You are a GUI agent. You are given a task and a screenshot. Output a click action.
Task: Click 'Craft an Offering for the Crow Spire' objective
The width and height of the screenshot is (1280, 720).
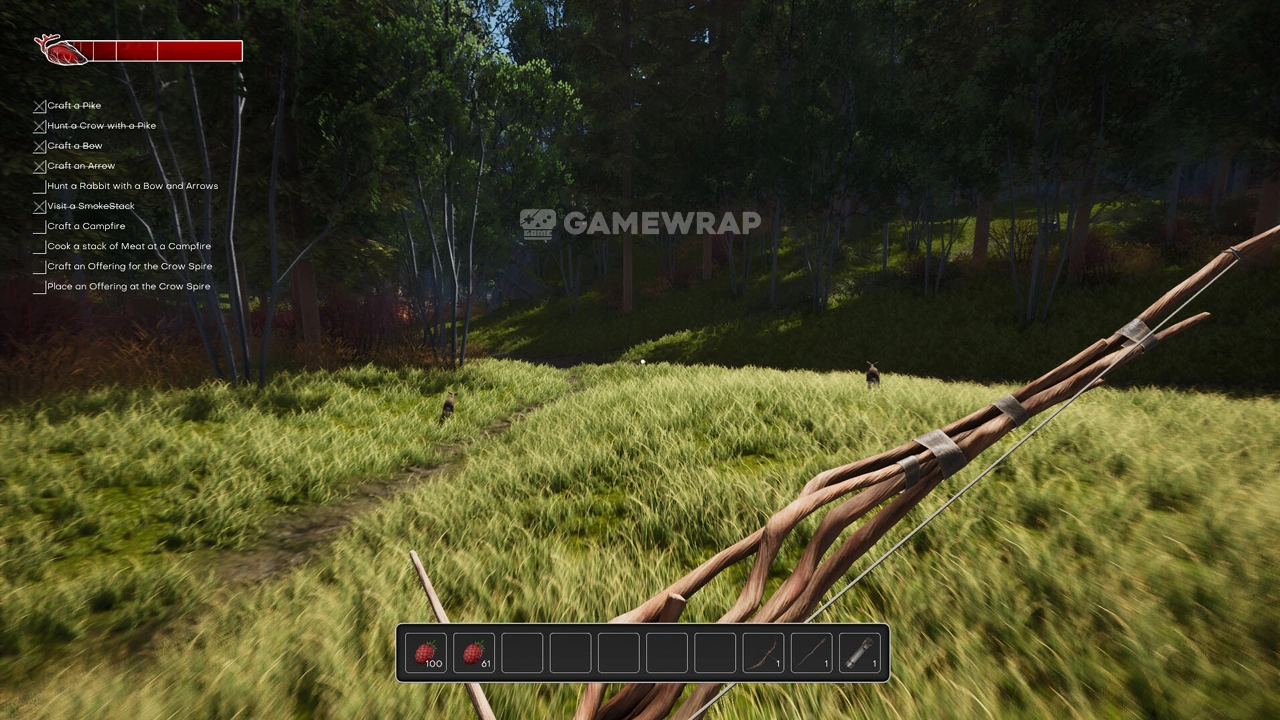tap(129, 266)
